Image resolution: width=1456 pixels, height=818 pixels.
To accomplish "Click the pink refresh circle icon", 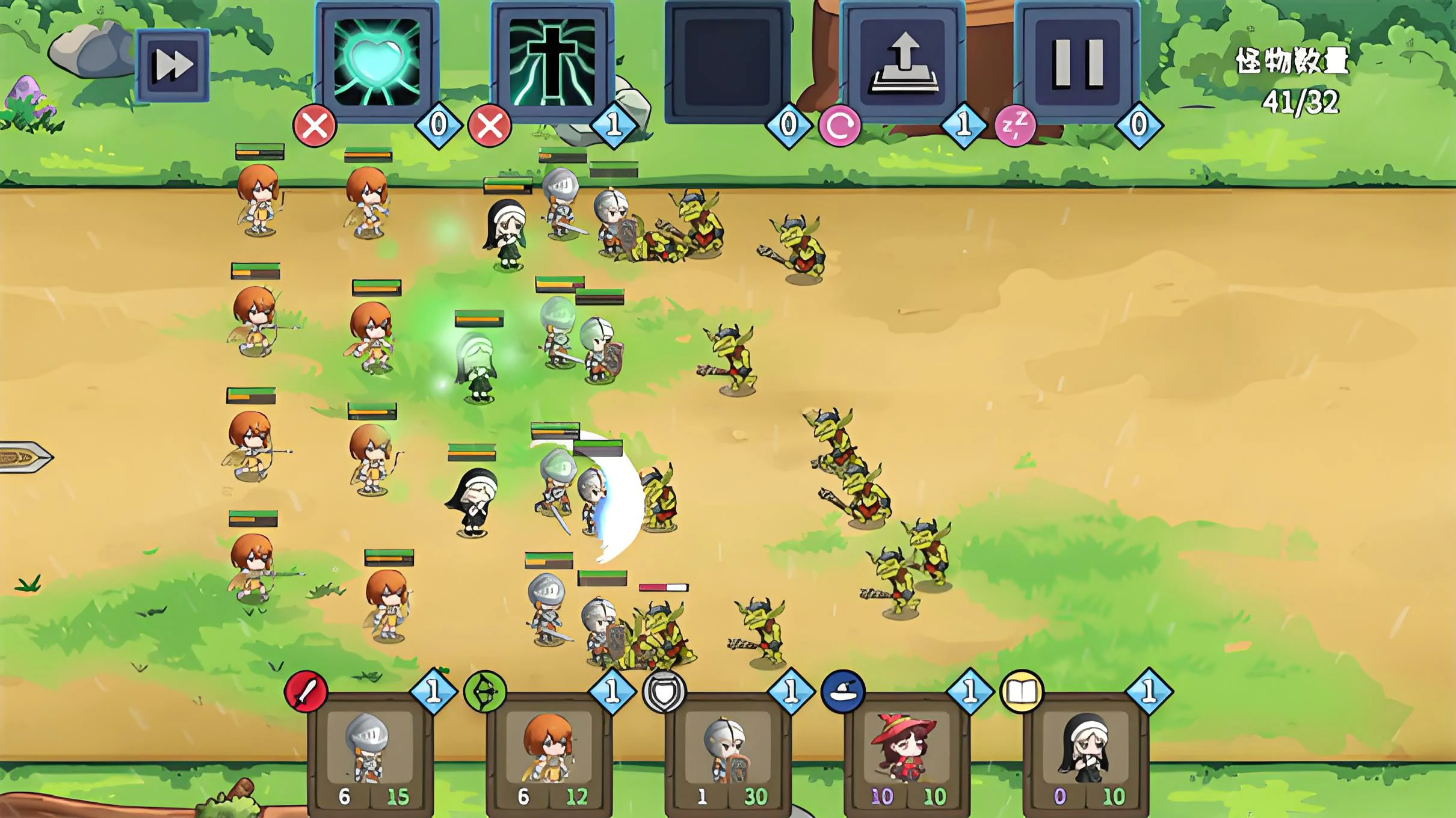I will pos(839,126).
